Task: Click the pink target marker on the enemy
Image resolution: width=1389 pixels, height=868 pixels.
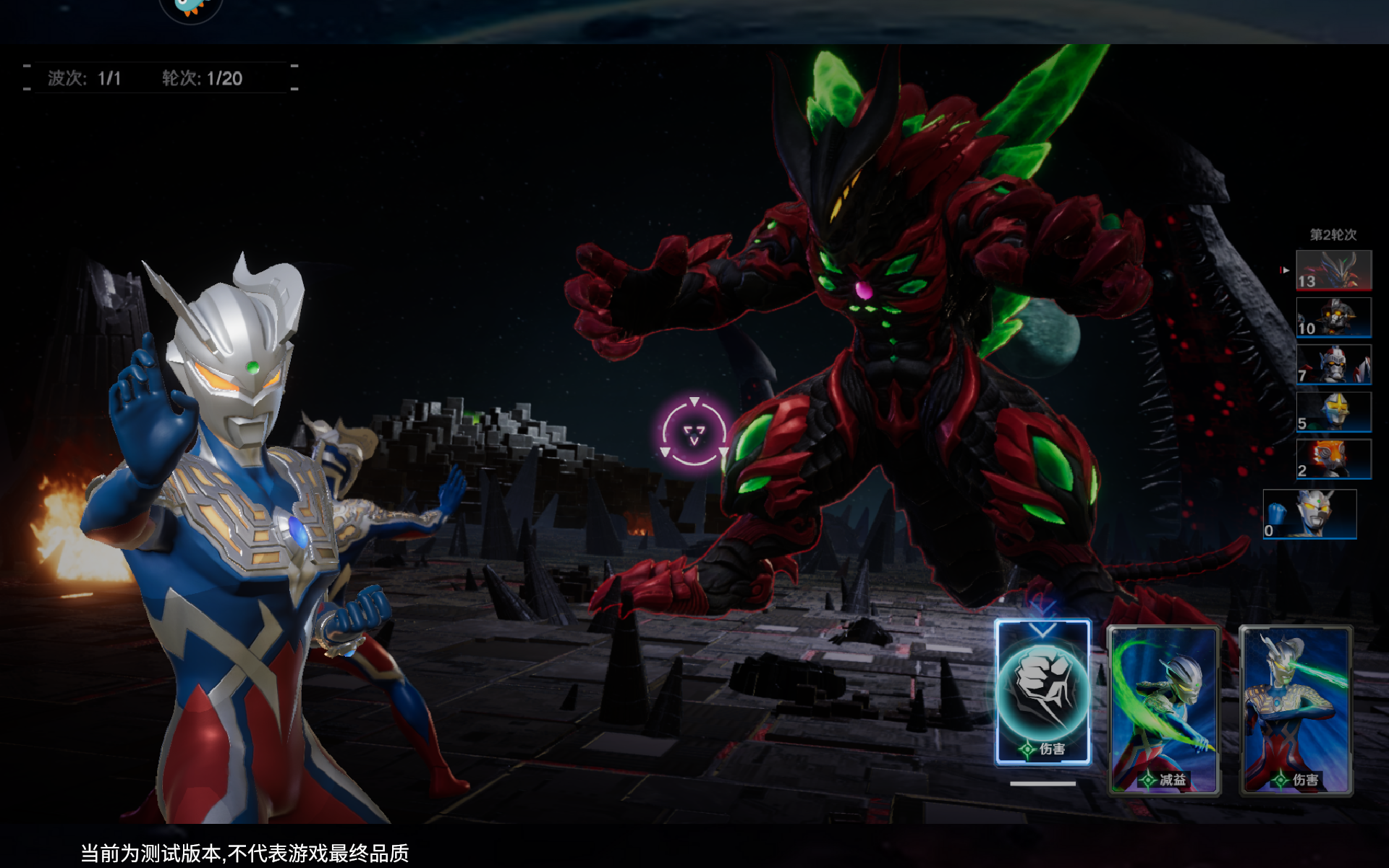Action: 694,433
